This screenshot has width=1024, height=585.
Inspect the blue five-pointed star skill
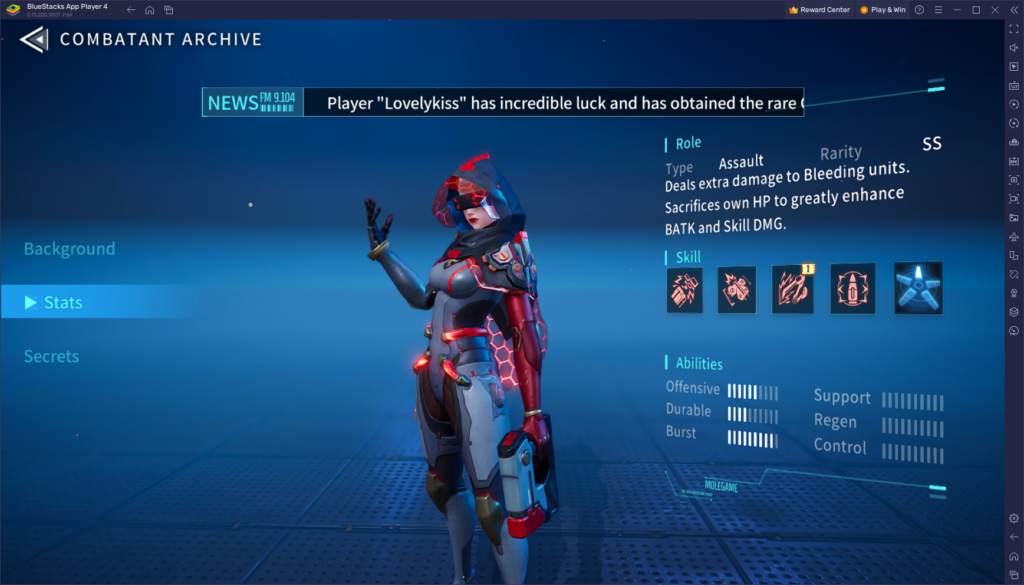tap(917, 289)
